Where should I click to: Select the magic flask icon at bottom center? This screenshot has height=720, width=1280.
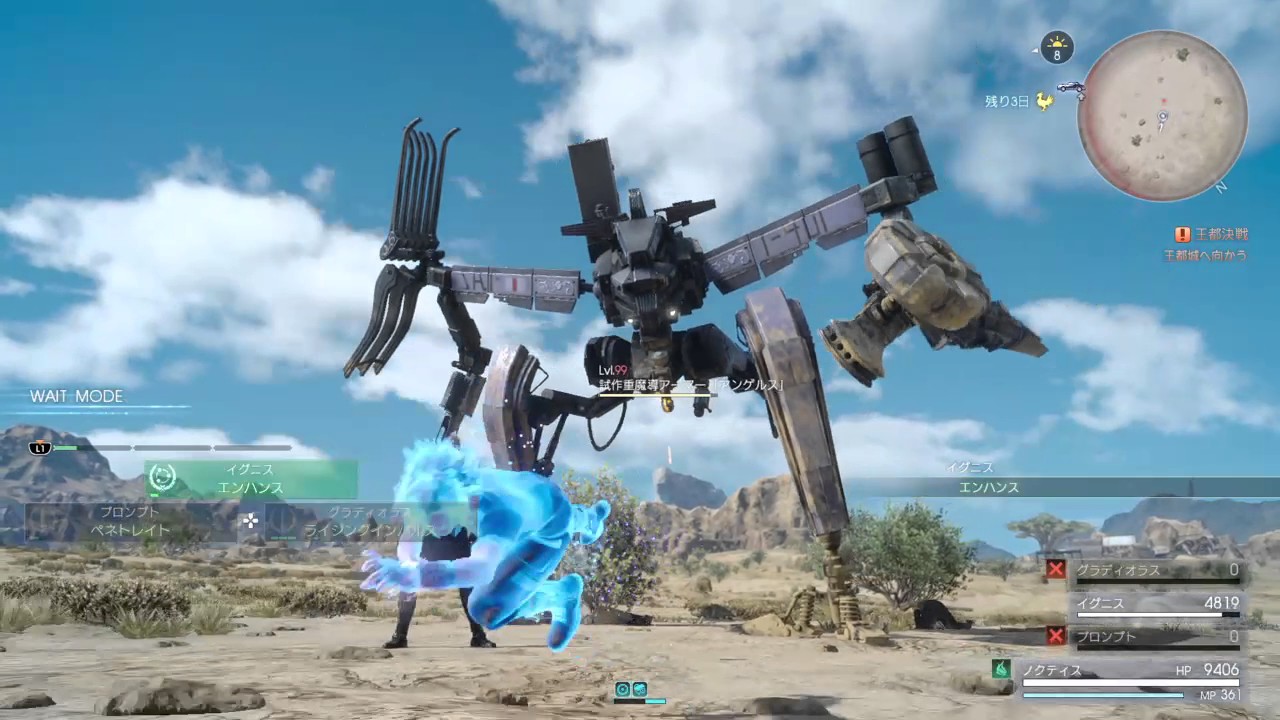[639, 689]
